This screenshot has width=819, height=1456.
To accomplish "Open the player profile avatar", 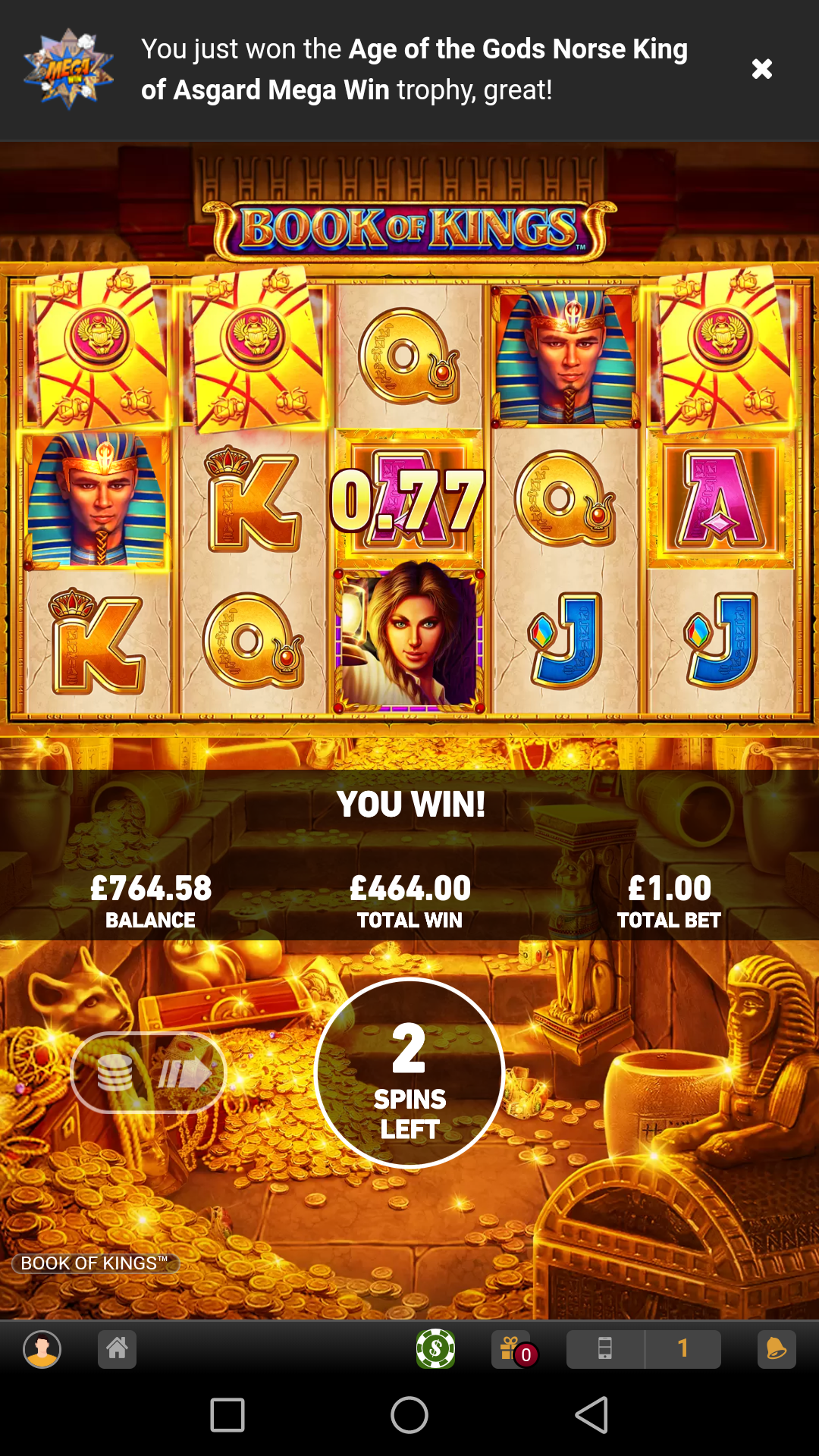I will tap(42, 1349).
